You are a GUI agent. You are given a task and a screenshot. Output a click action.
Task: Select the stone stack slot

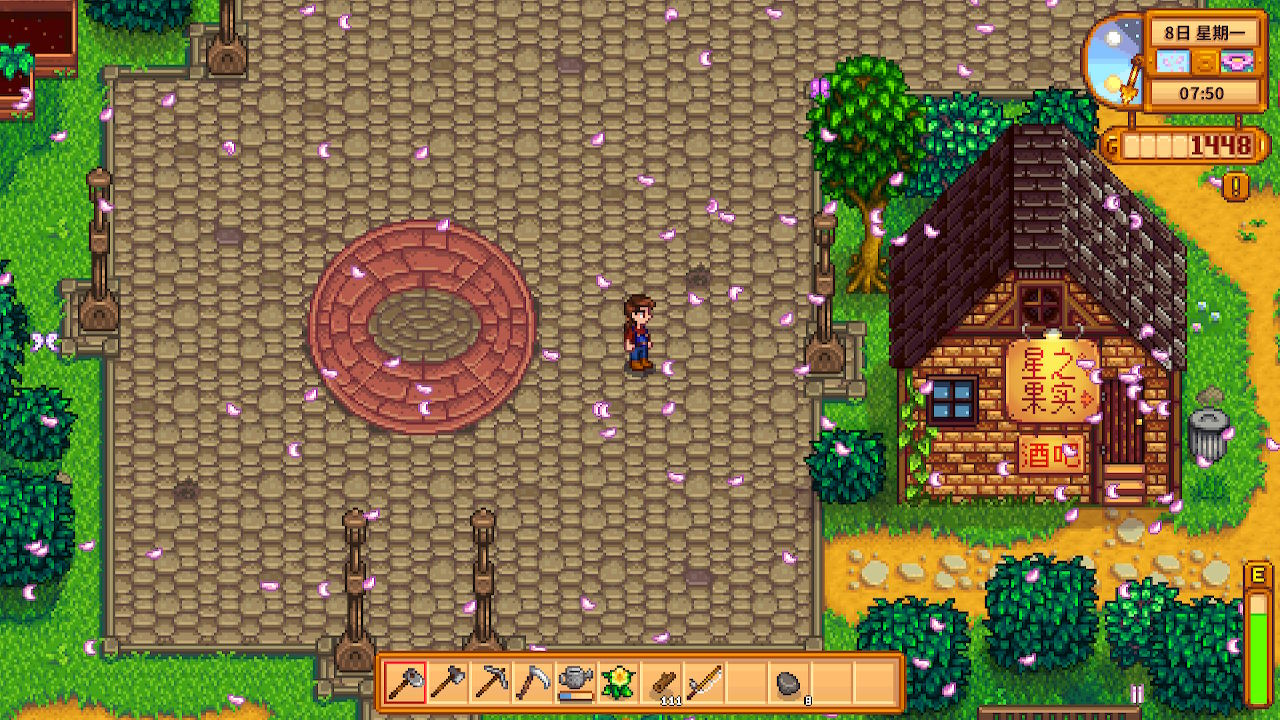(789, 683)
